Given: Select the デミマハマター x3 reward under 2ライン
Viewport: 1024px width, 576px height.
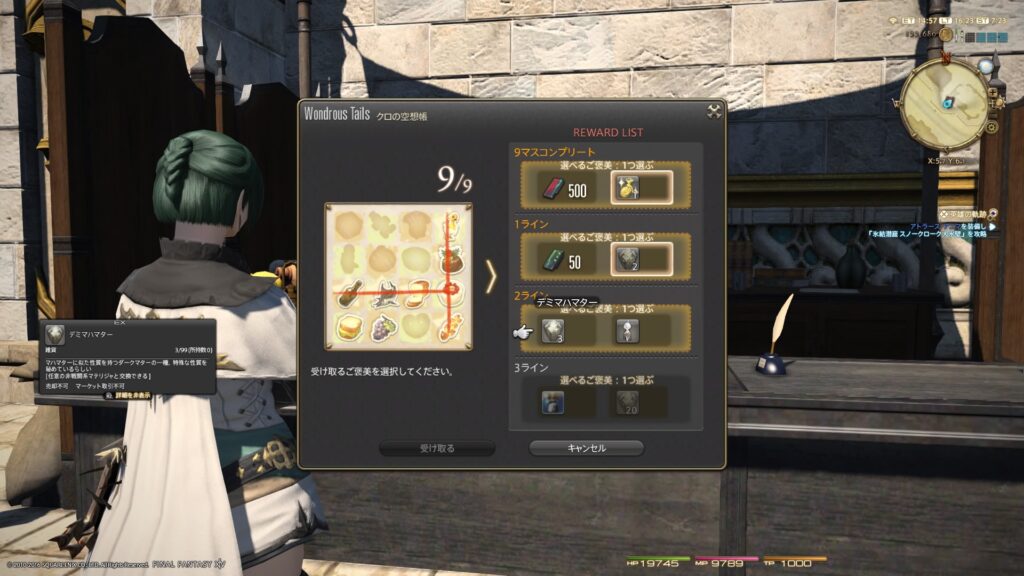Looking at the screenshot, I should click(x=554, y=330).
